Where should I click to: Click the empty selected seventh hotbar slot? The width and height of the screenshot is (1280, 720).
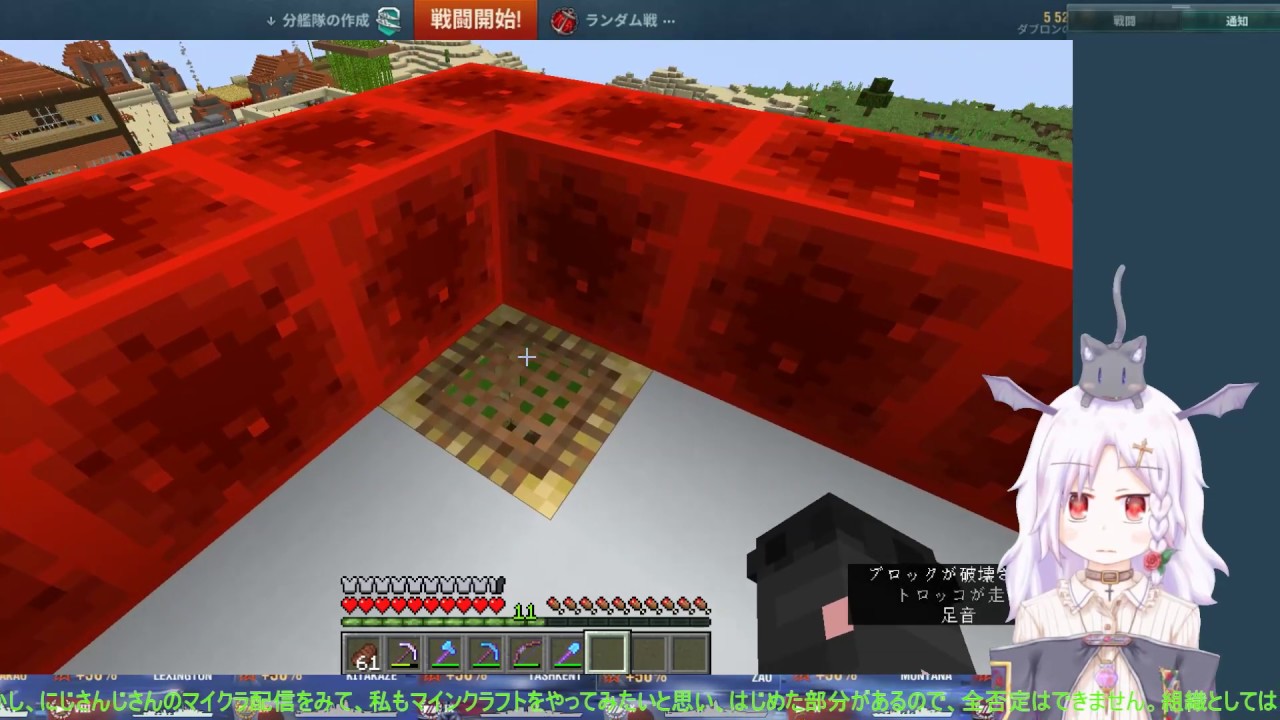(x=607, y=653)
